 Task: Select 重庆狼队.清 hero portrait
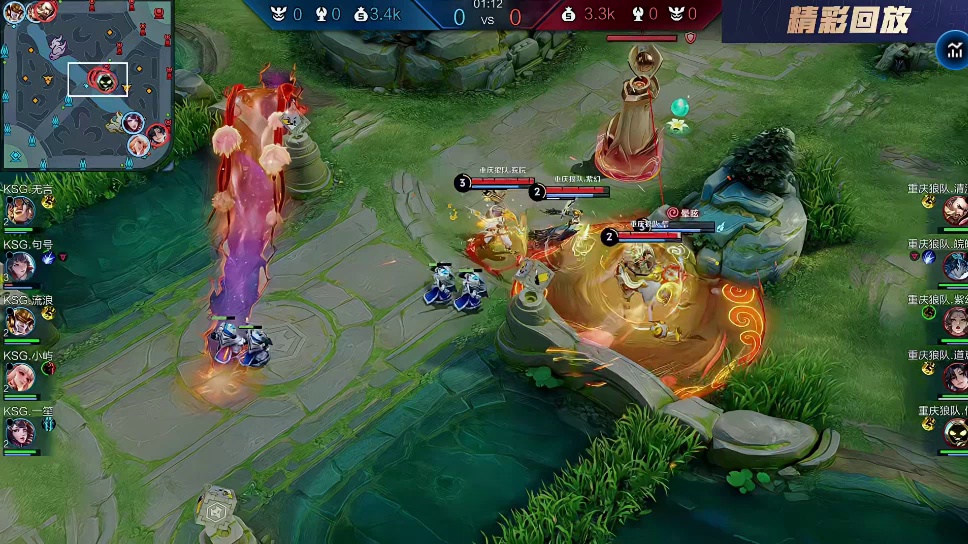pos(955,210)
